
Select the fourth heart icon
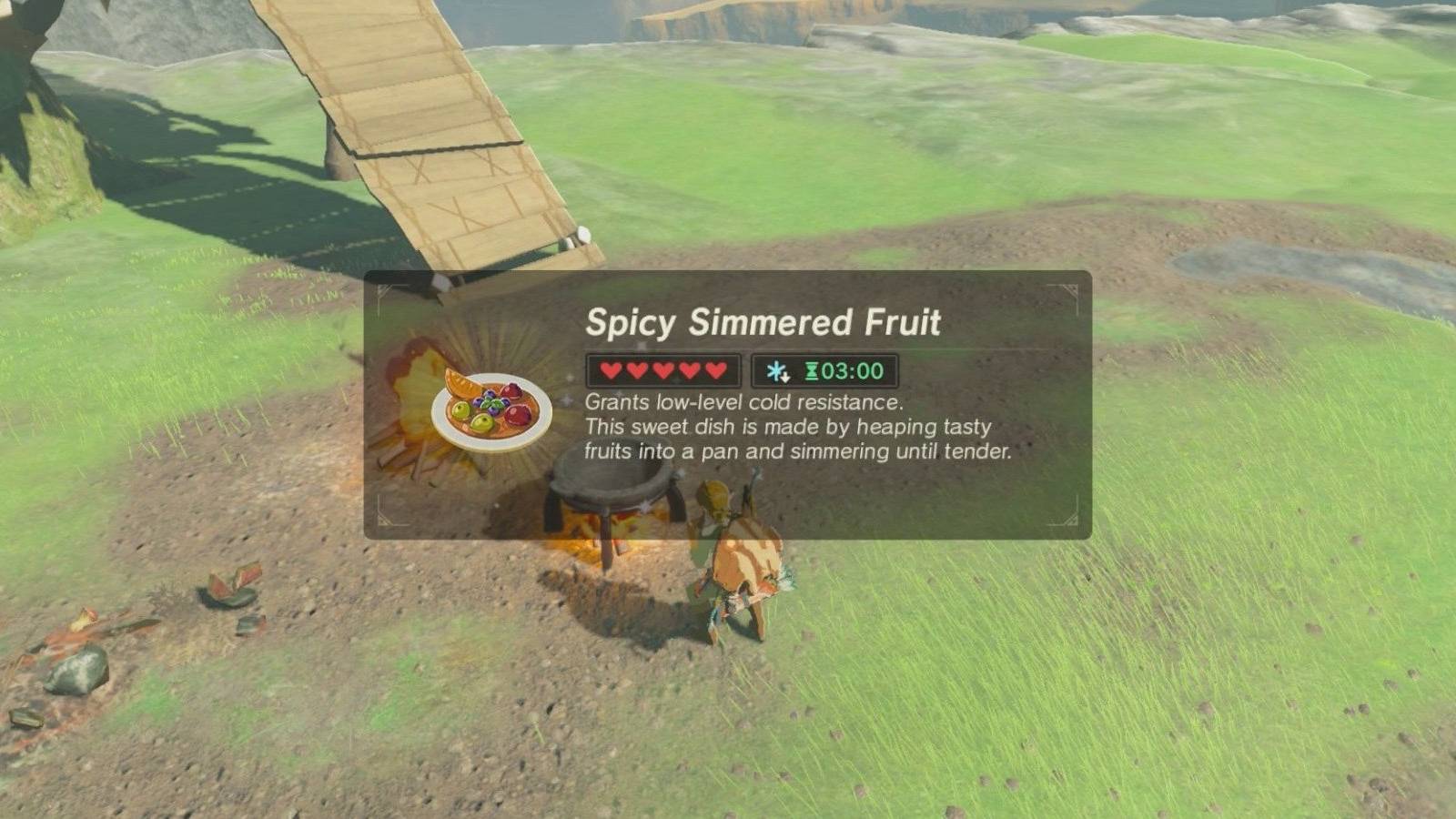click(692, 370)
